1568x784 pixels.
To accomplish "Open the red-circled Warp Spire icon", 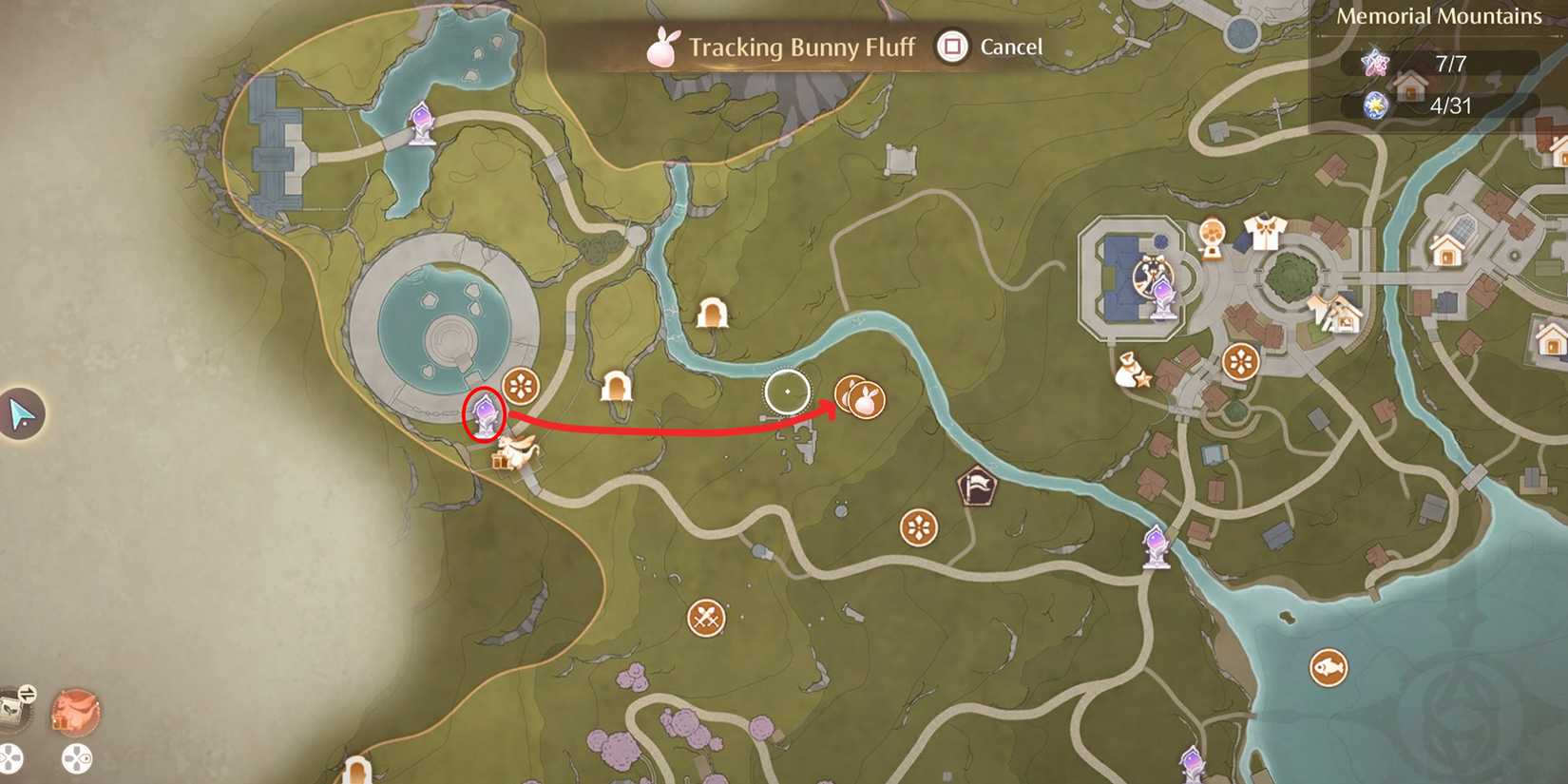I will 488,412.
